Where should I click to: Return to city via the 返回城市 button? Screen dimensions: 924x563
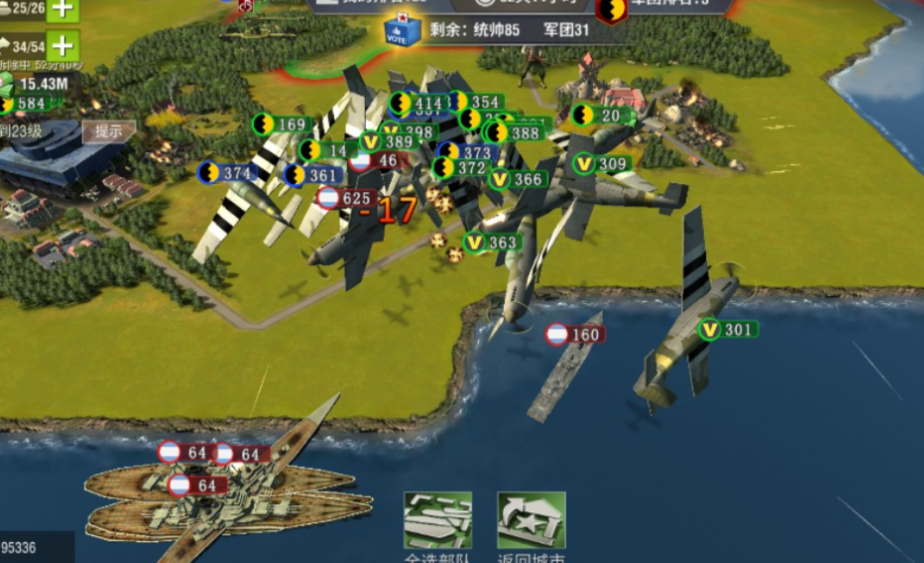tap(531, 521)
